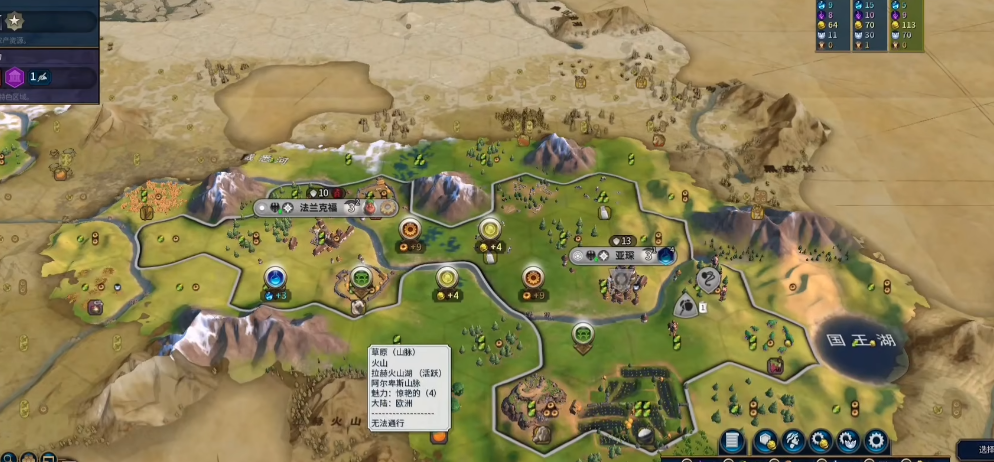Screen dimensions: 994x462
Task: Open the helmeted head portrait button
Action: coord(795,441)
